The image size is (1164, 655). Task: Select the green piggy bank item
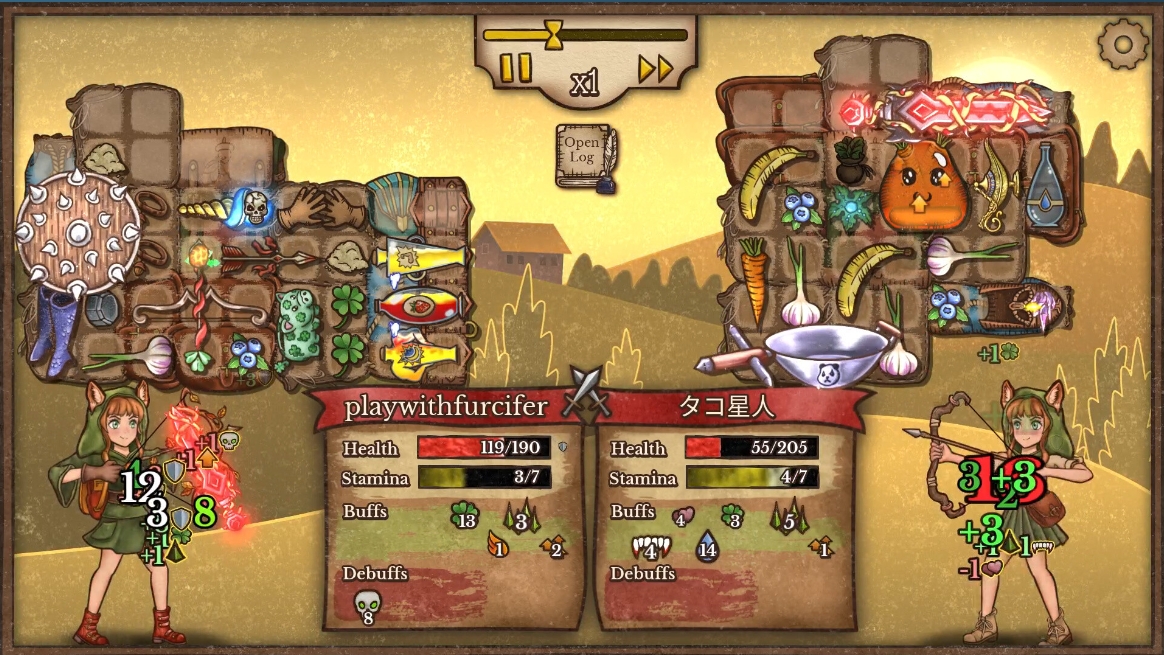(298, 325)
